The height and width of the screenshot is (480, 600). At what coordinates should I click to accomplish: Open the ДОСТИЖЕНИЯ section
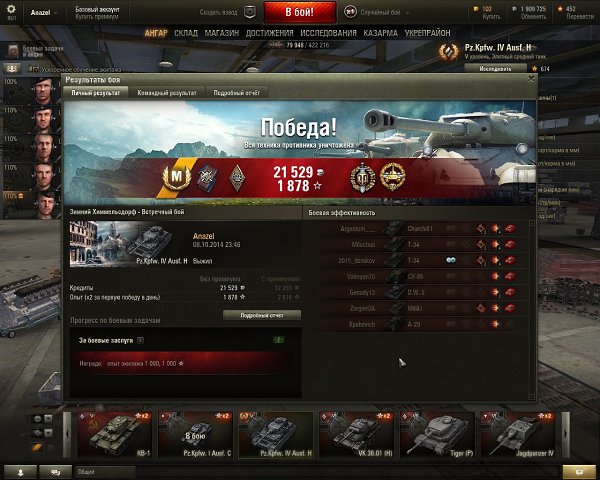point(269,32)
